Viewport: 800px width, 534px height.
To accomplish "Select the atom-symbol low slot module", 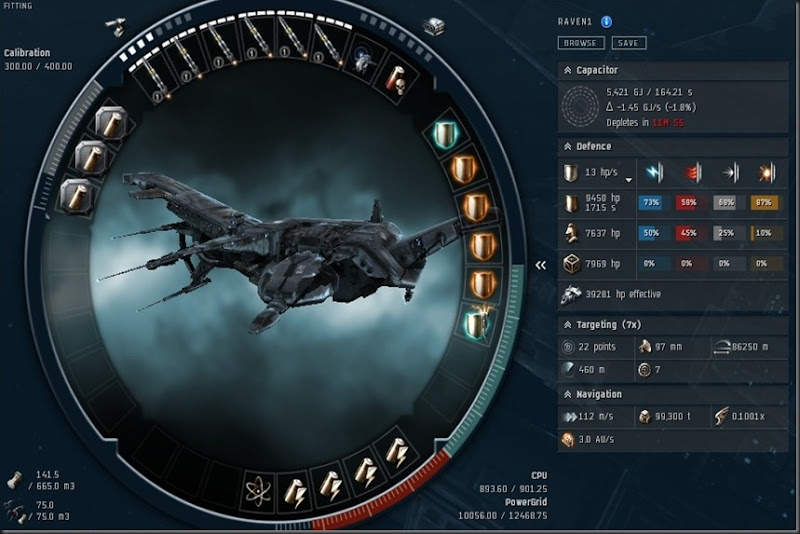I will tap(259, 491).
